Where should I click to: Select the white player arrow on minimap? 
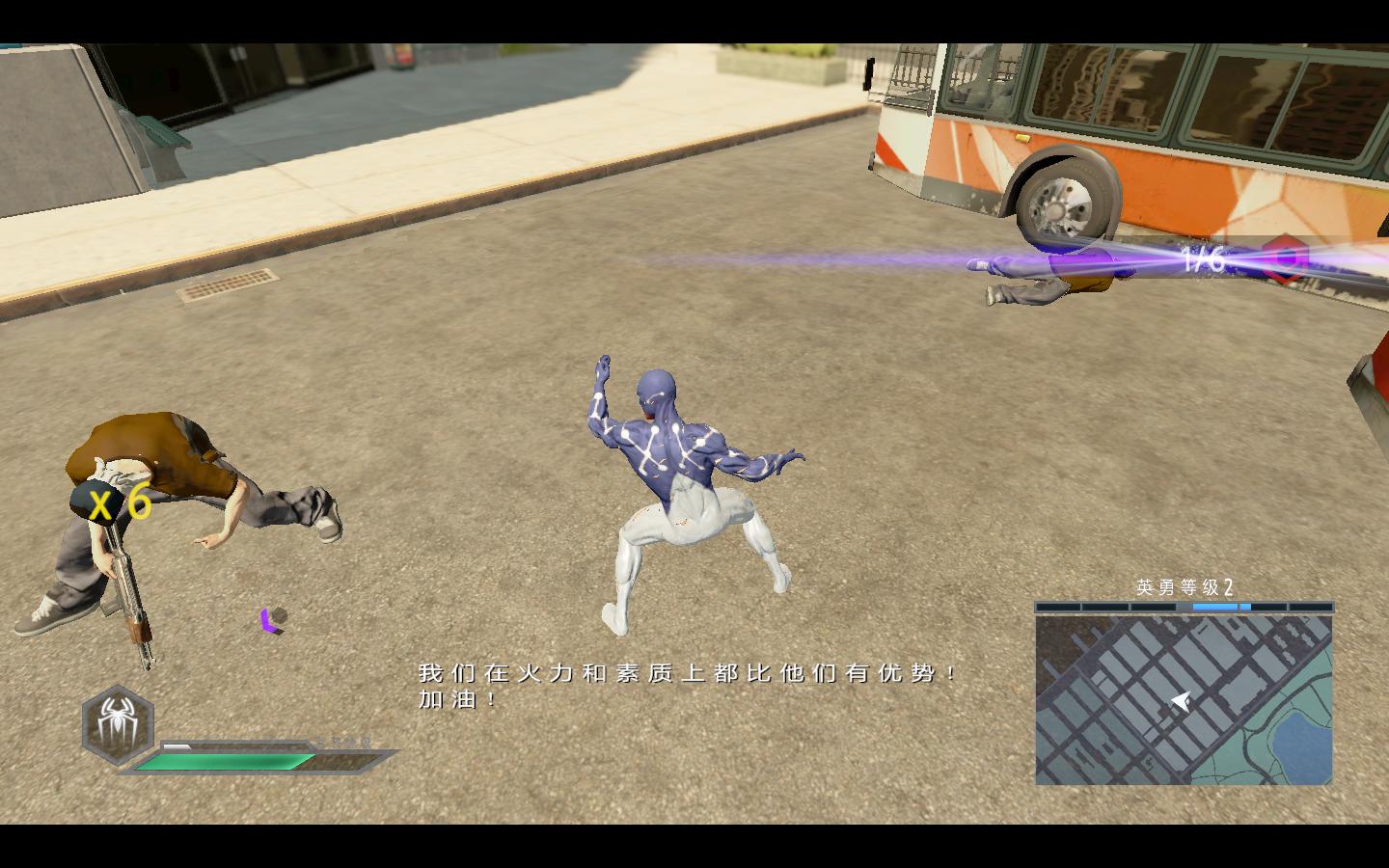click(x=1179, y=701)
